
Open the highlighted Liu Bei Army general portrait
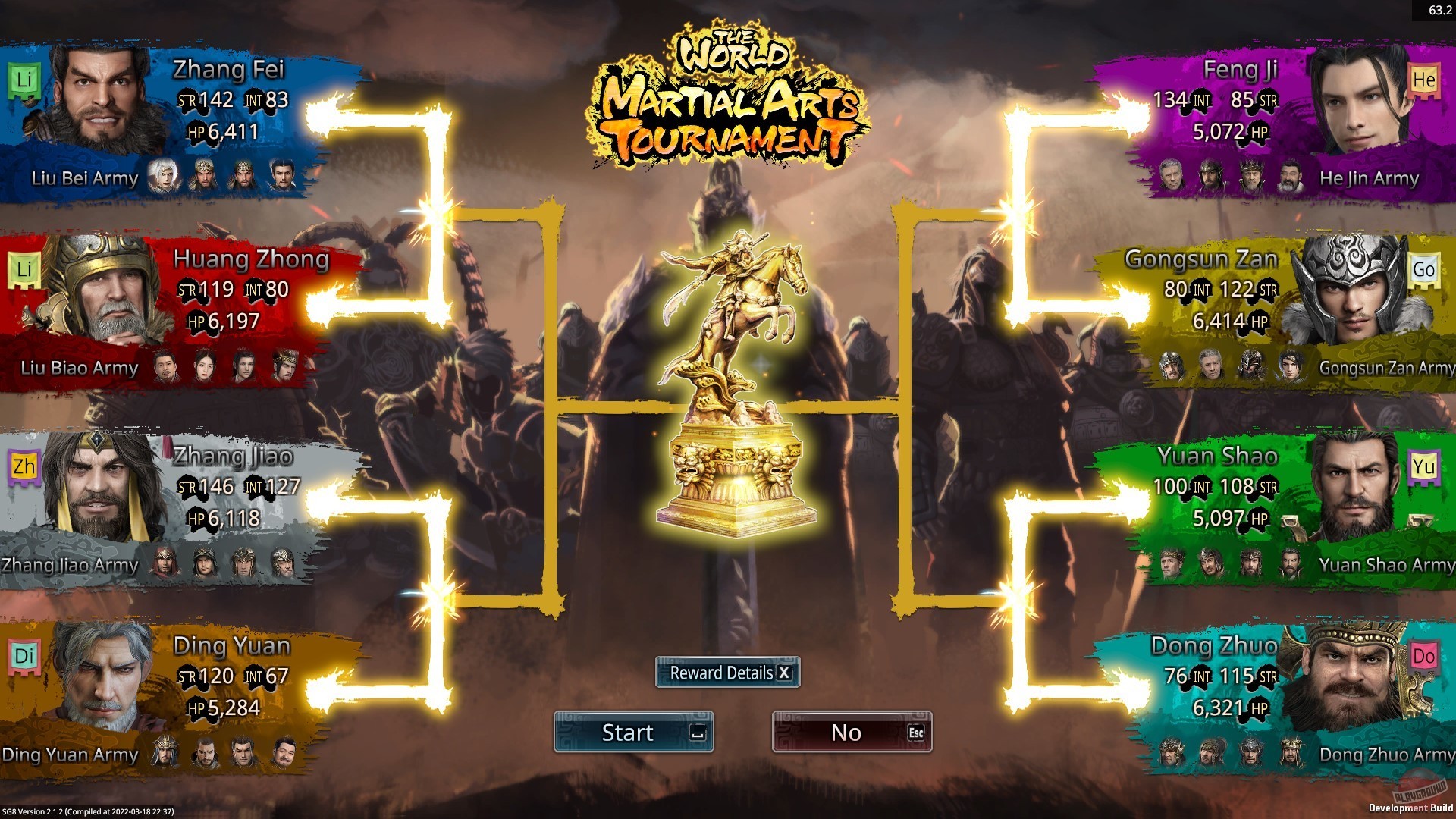pos(163,175)
